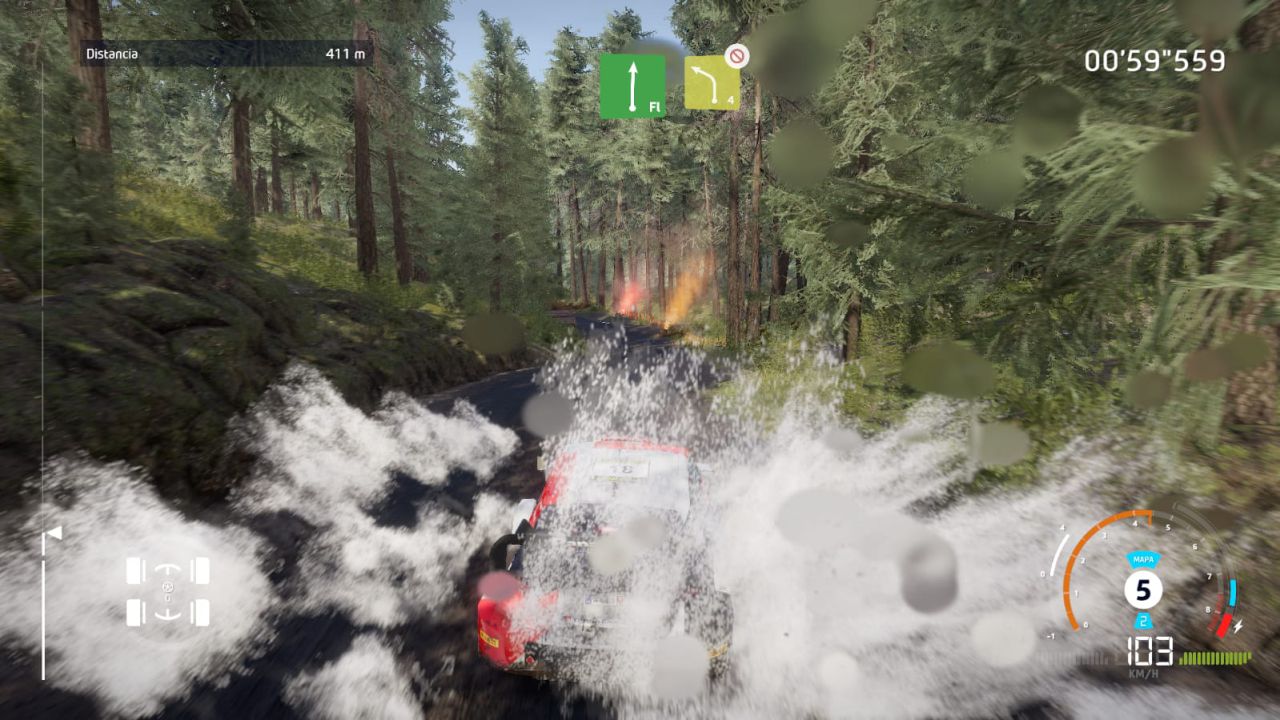Click the '103 KM/H' speed readout
The height and width of the screenshot is (720, 1280).
[x=1147, y=655]
